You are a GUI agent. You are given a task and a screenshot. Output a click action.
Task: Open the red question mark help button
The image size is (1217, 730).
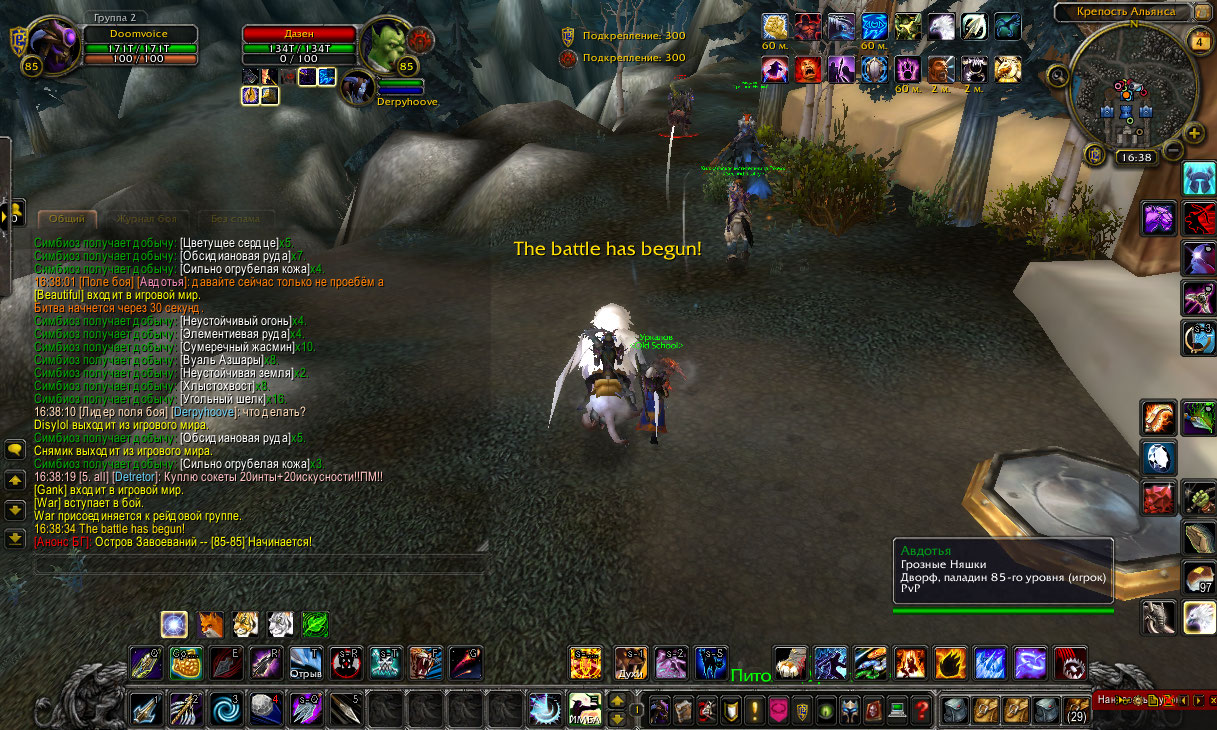click(x=922, y=711)
